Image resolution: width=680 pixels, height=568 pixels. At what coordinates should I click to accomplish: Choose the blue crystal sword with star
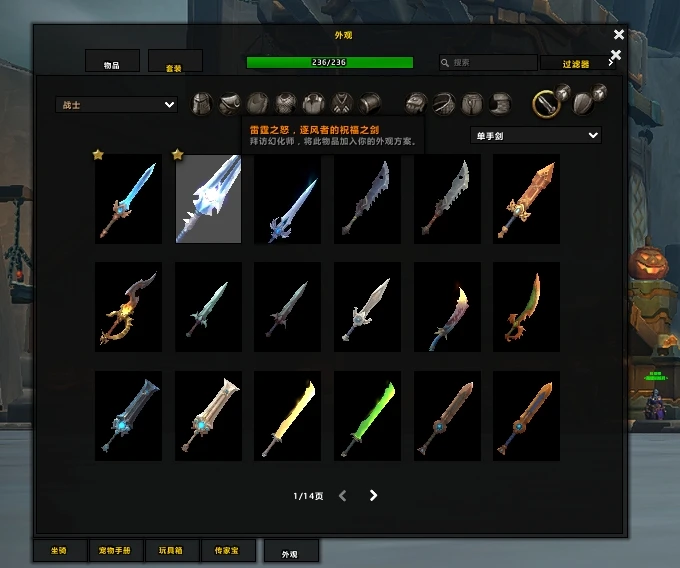tap(128, 199)
